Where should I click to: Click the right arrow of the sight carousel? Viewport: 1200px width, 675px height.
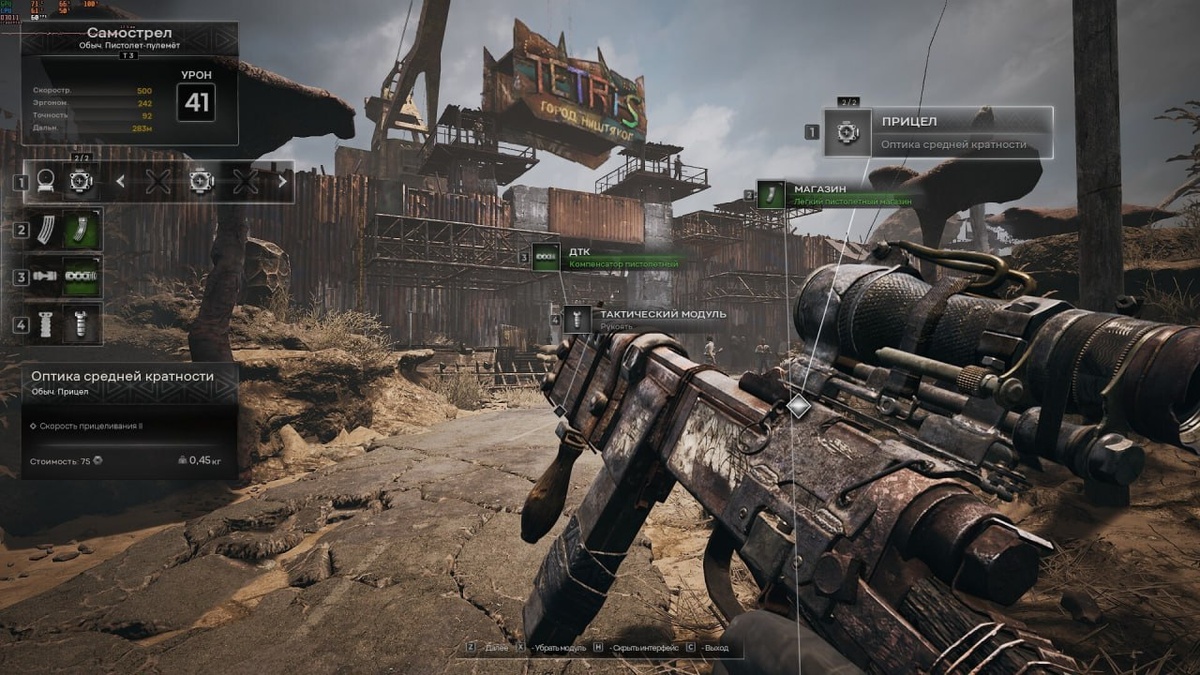[283, 182]
